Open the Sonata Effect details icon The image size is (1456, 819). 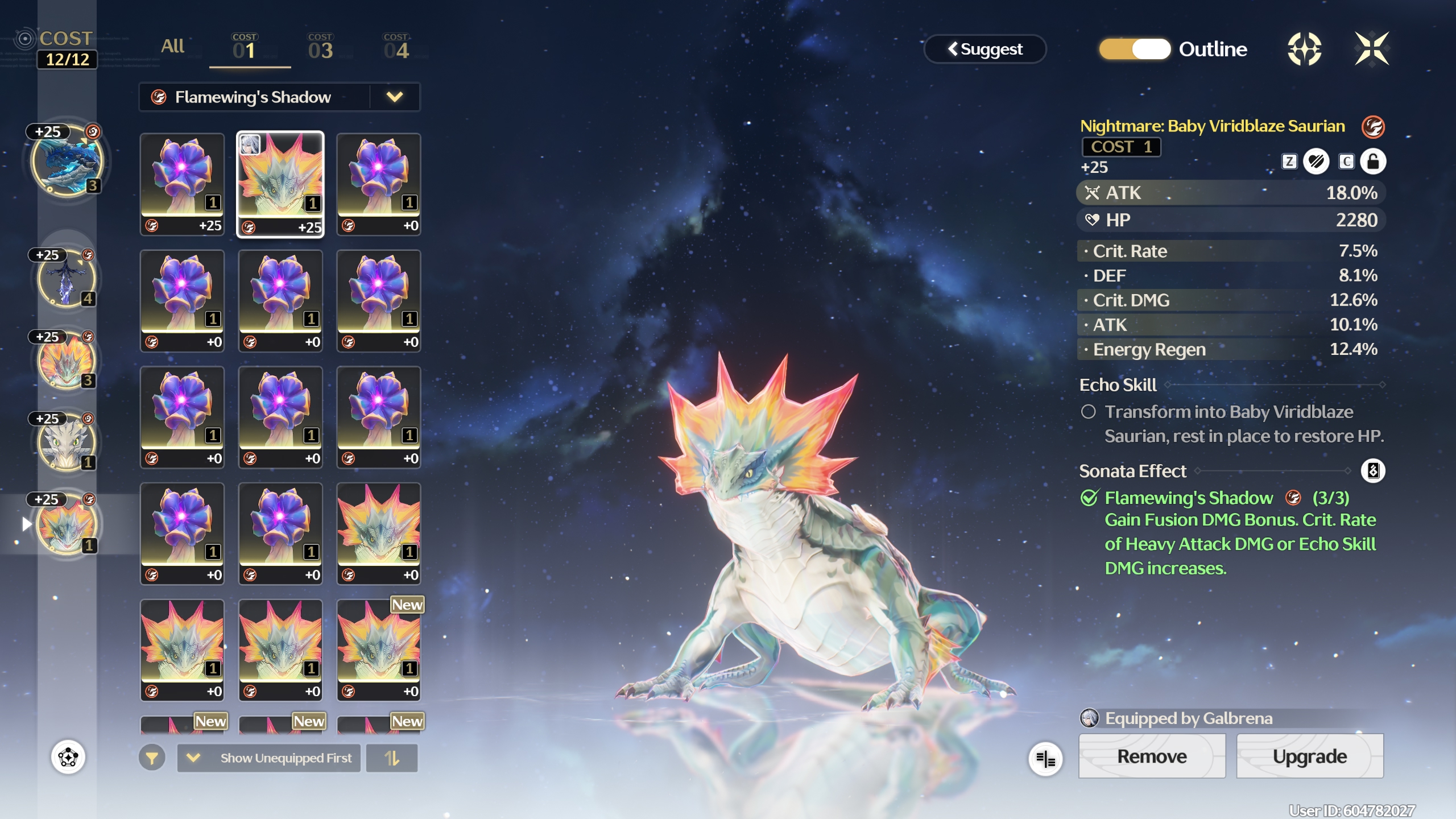(x=1373, y=471)
